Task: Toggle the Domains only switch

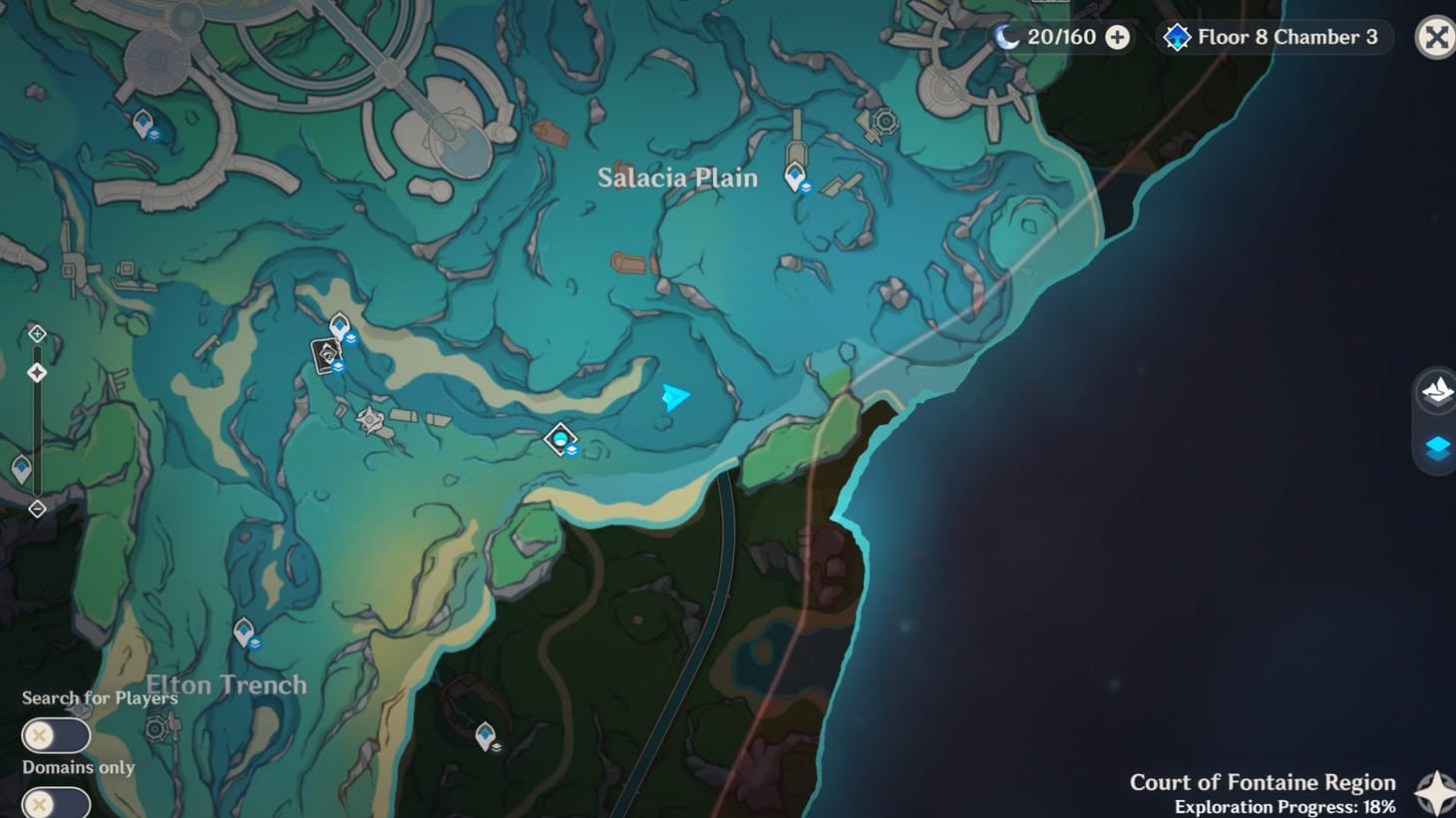Action: (x=55, y=802)
